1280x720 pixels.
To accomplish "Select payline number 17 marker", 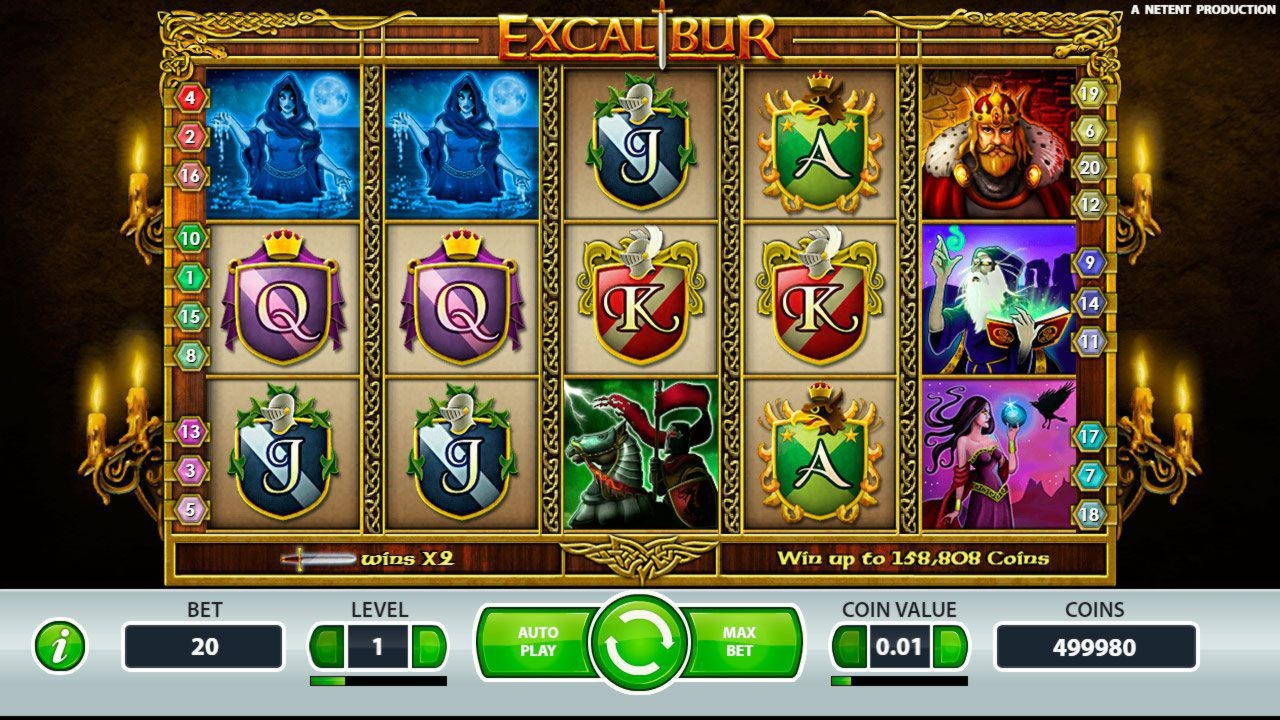I will coord(1090,437).
